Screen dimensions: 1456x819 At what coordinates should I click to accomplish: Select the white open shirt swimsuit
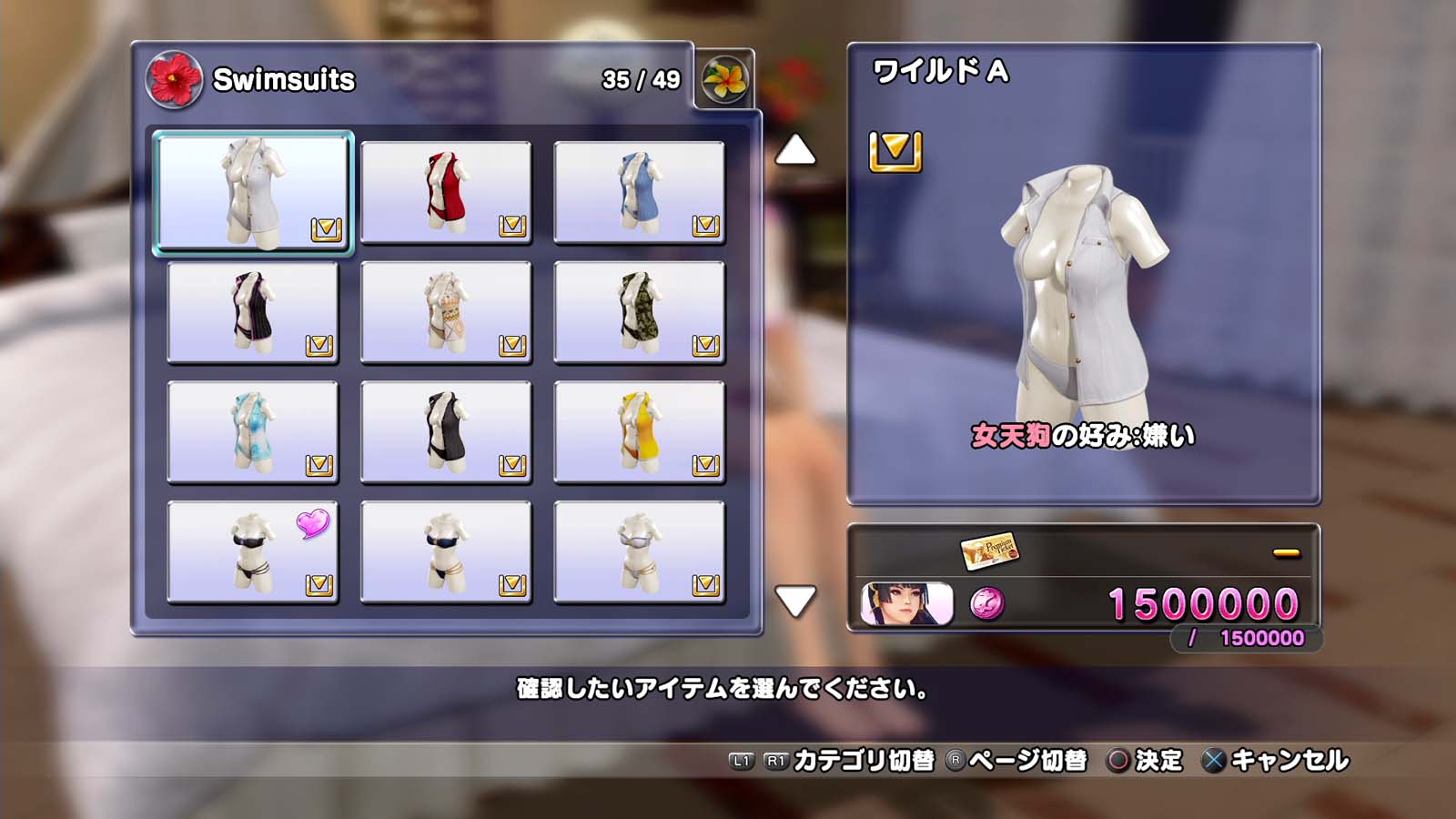(253, 192)
